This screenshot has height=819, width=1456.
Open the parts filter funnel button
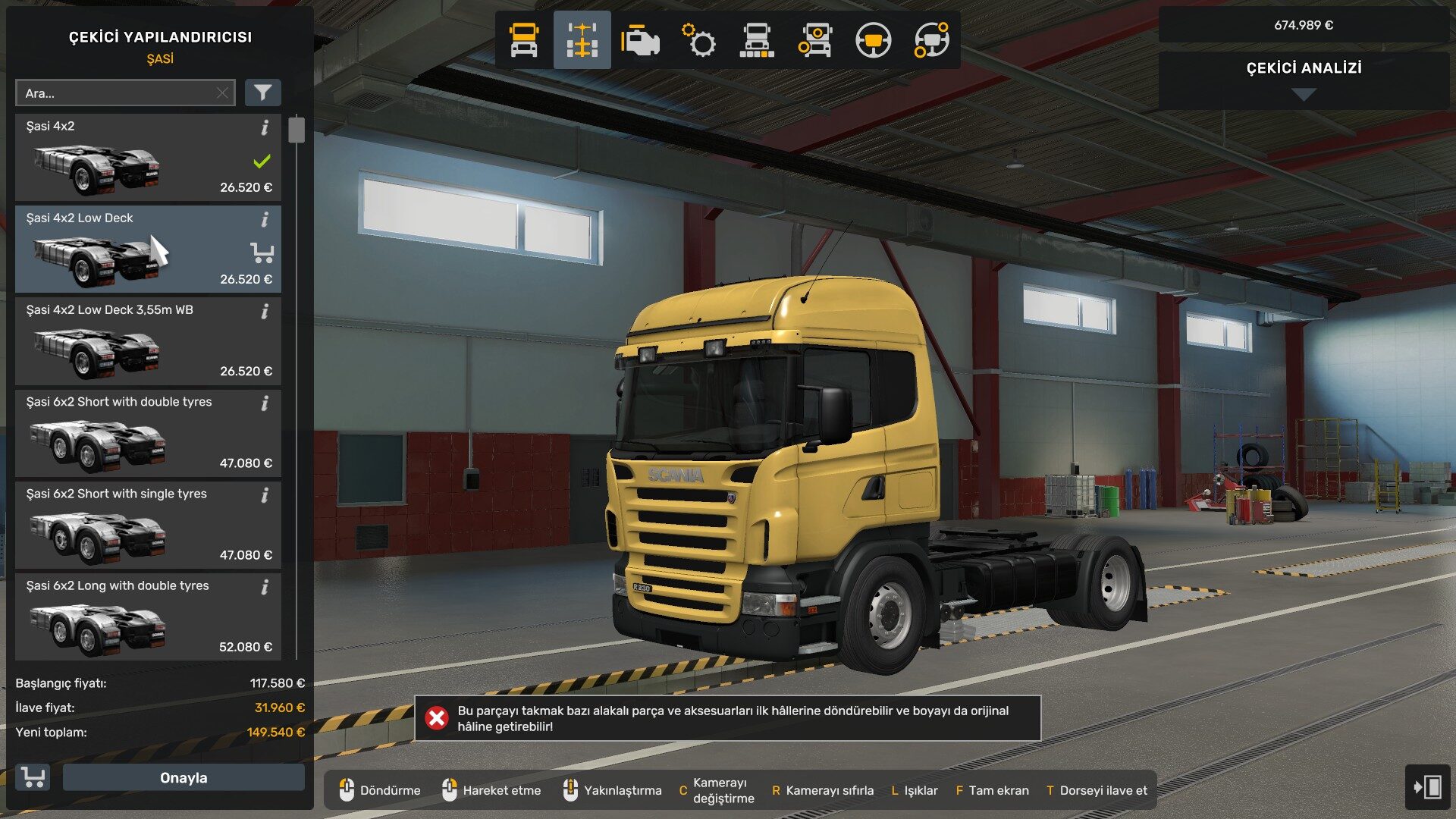[x=262, y=93]
